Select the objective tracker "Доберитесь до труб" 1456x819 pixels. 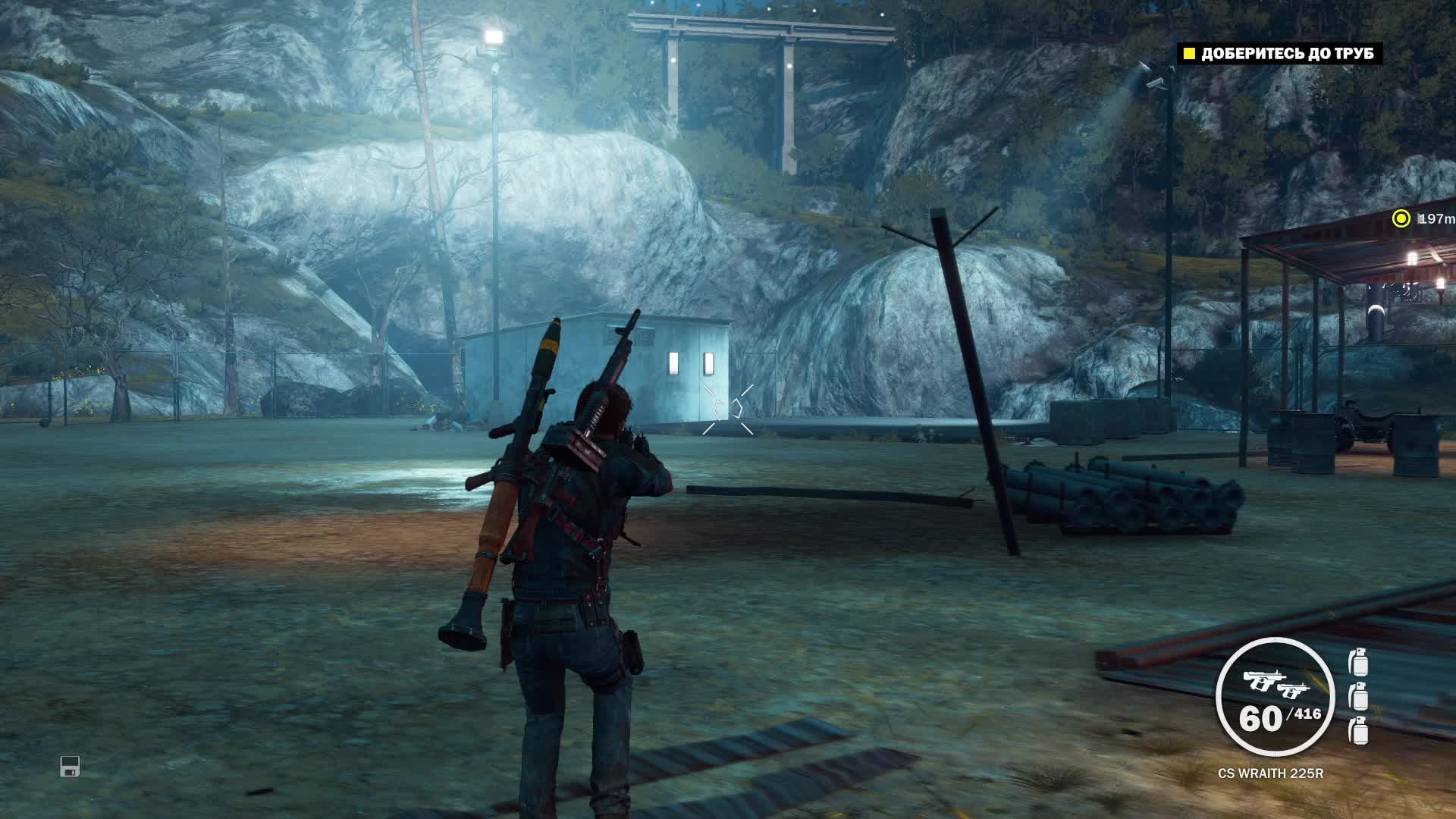click(x=1279, y=54)
